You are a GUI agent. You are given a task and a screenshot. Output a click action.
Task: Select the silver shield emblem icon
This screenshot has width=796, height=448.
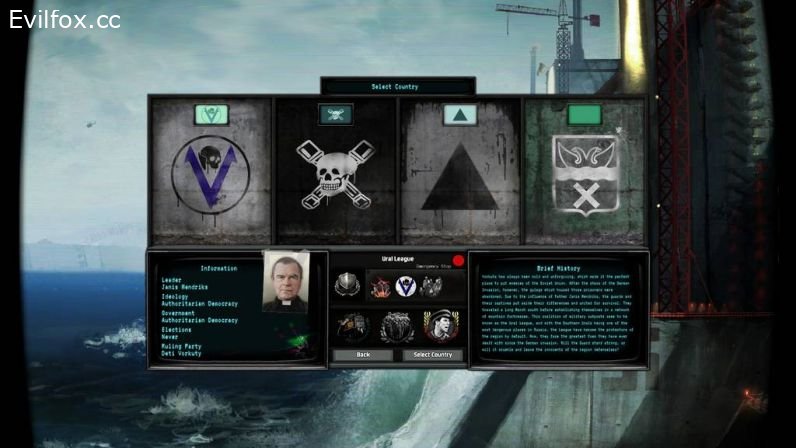click(x=346, y=285)
